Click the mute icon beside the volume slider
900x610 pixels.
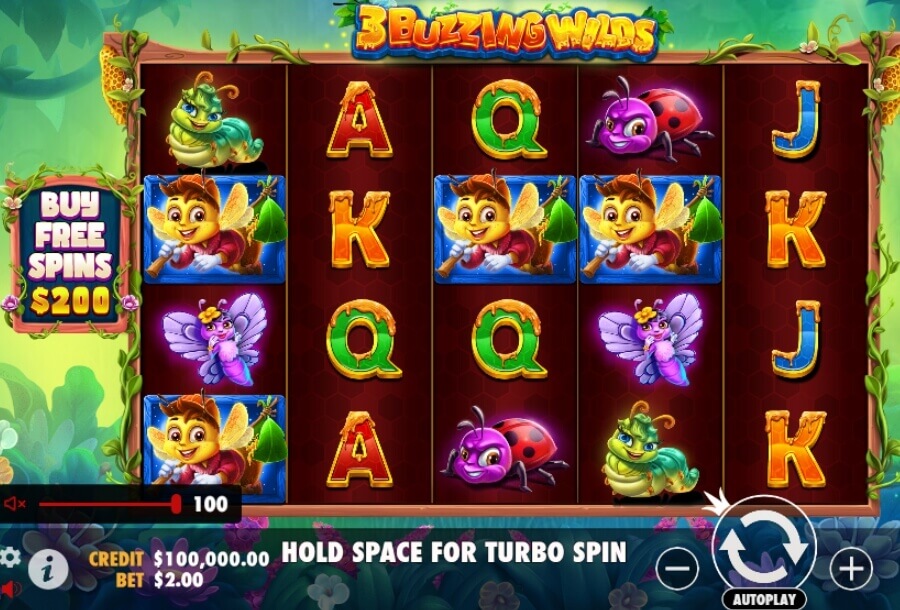15,504
